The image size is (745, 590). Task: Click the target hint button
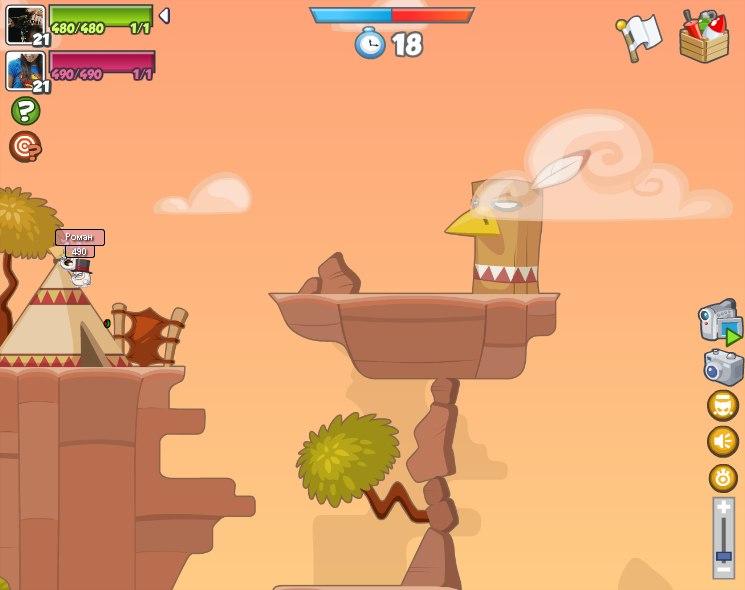25,147
